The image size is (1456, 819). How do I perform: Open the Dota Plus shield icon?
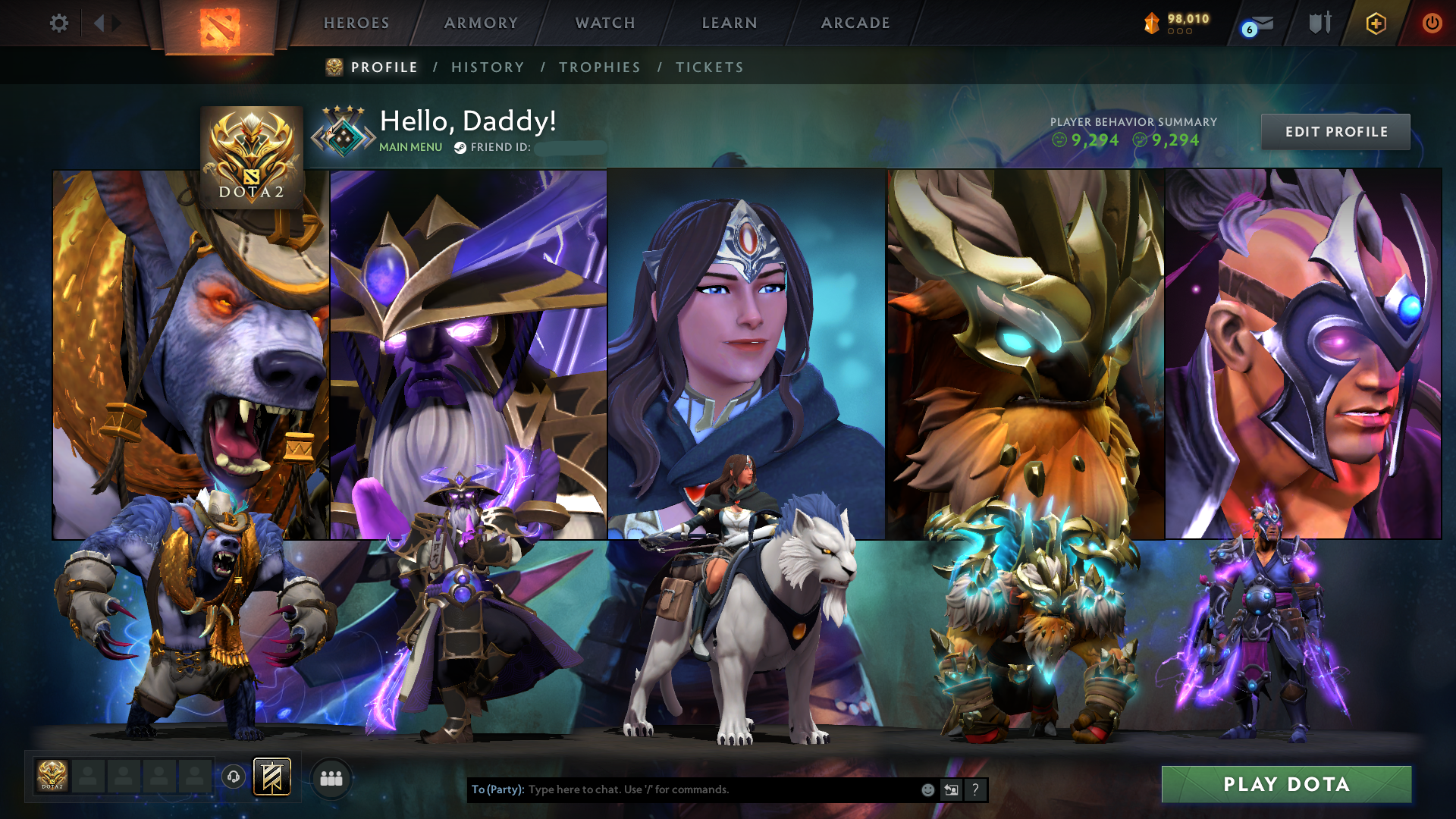(x=1376, y=24)
